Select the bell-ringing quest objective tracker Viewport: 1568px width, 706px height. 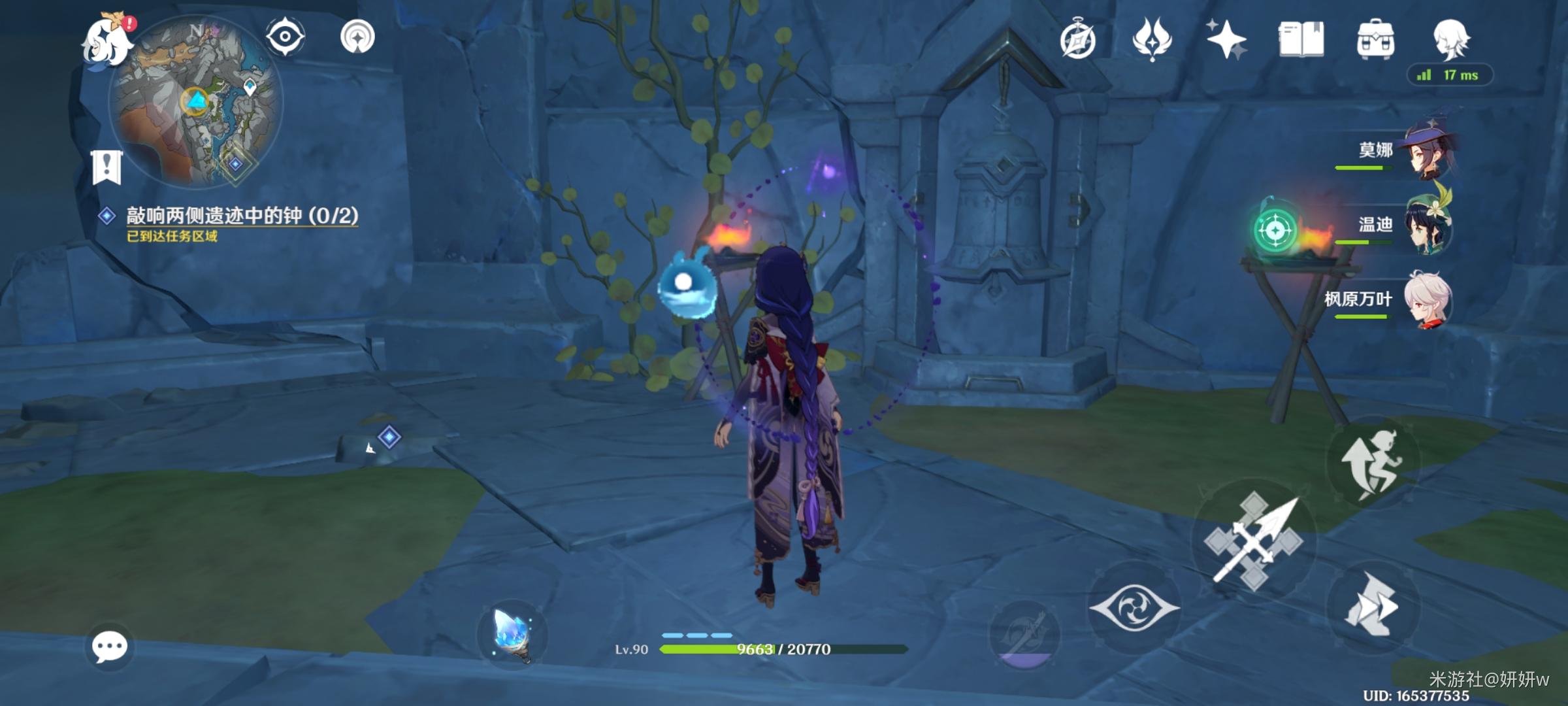point(241,216)
